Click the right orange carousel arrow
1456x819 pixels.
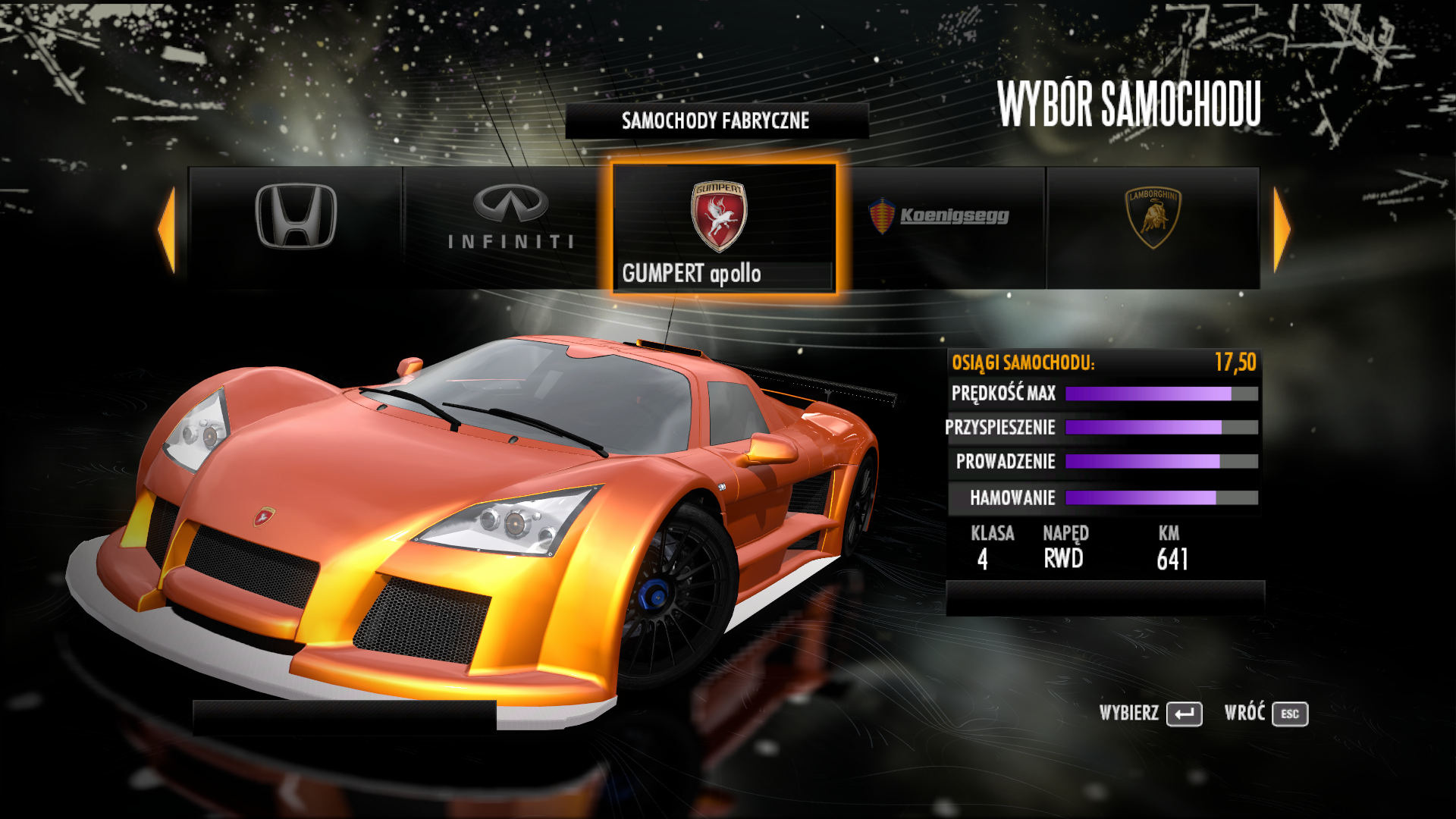[x=1282, y=229]
